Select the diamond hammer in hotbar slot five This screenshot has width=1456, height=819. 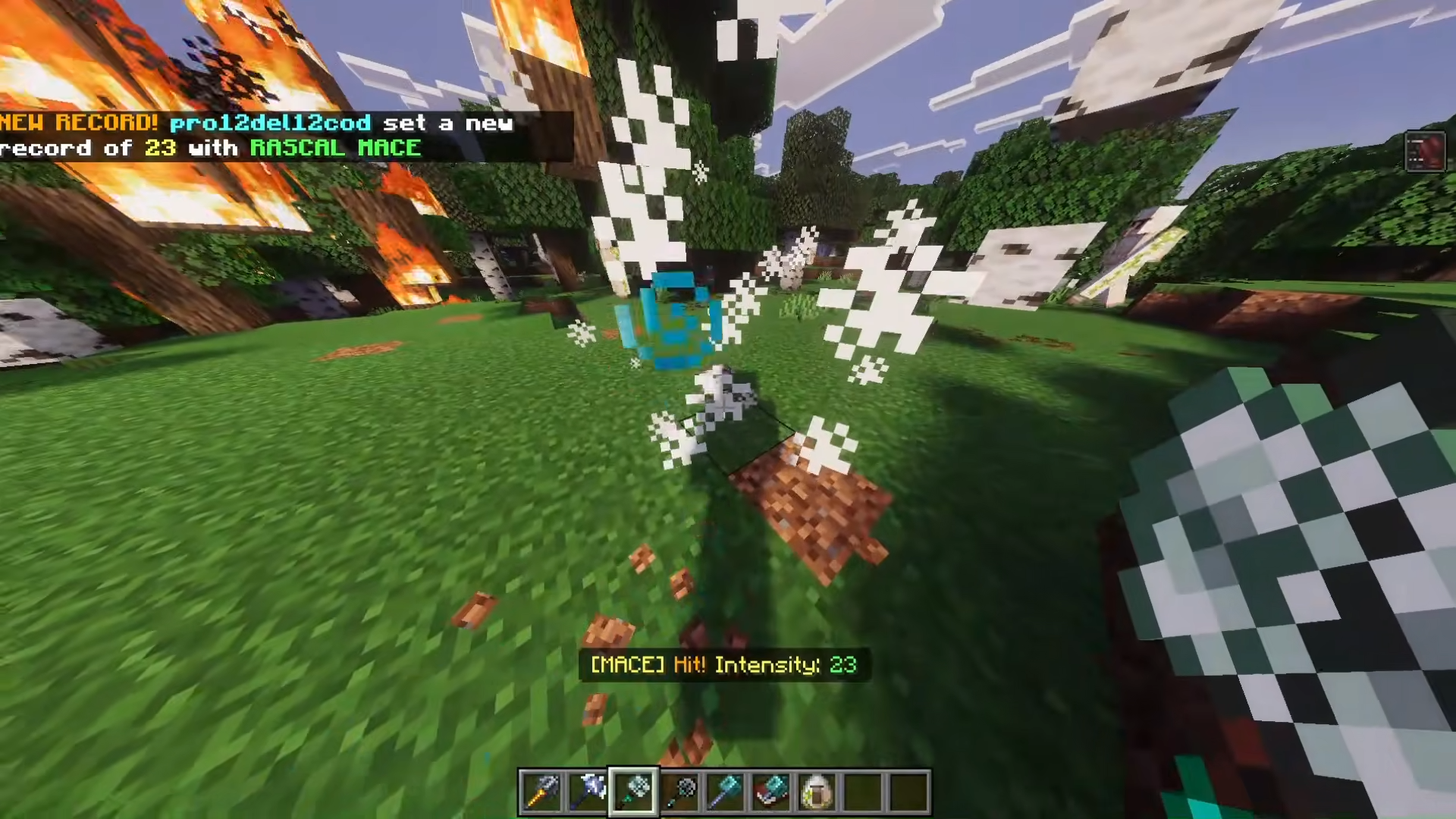tap(725, 790)
